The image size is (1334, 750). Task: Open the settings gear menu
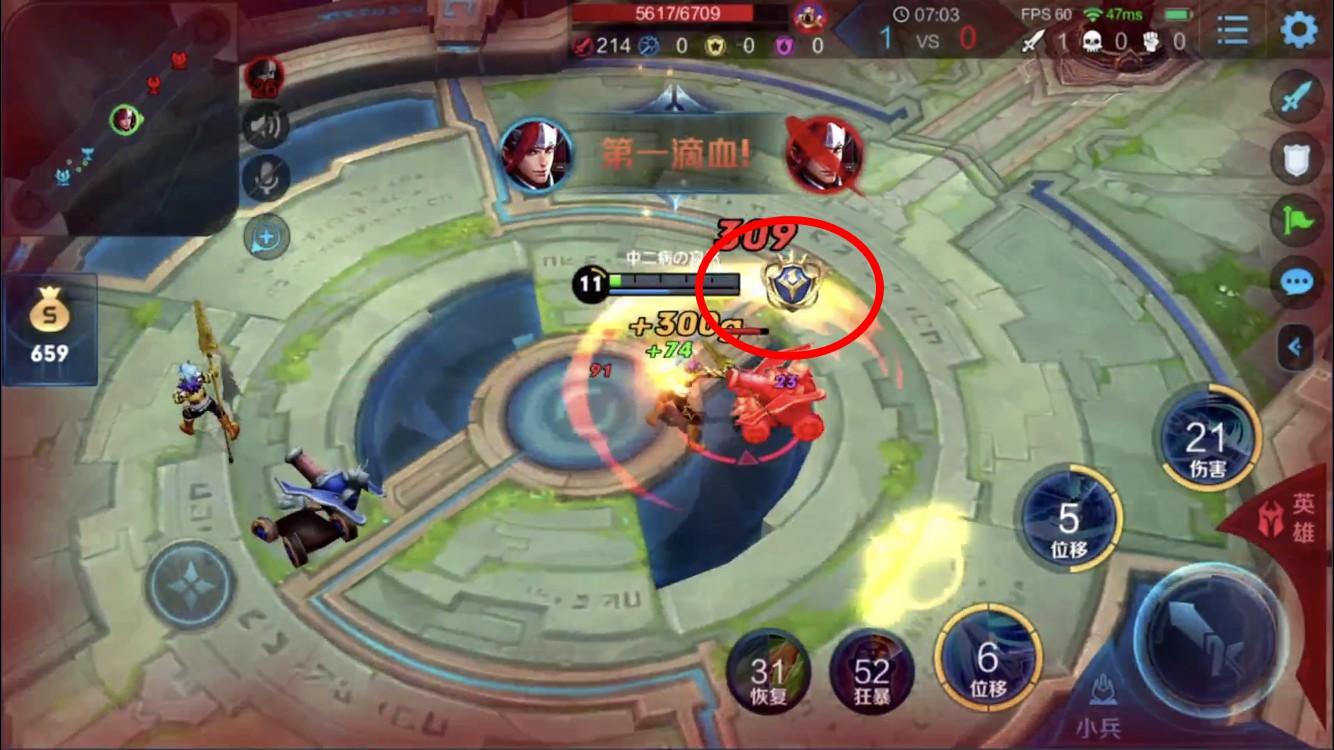(1299, 30)
